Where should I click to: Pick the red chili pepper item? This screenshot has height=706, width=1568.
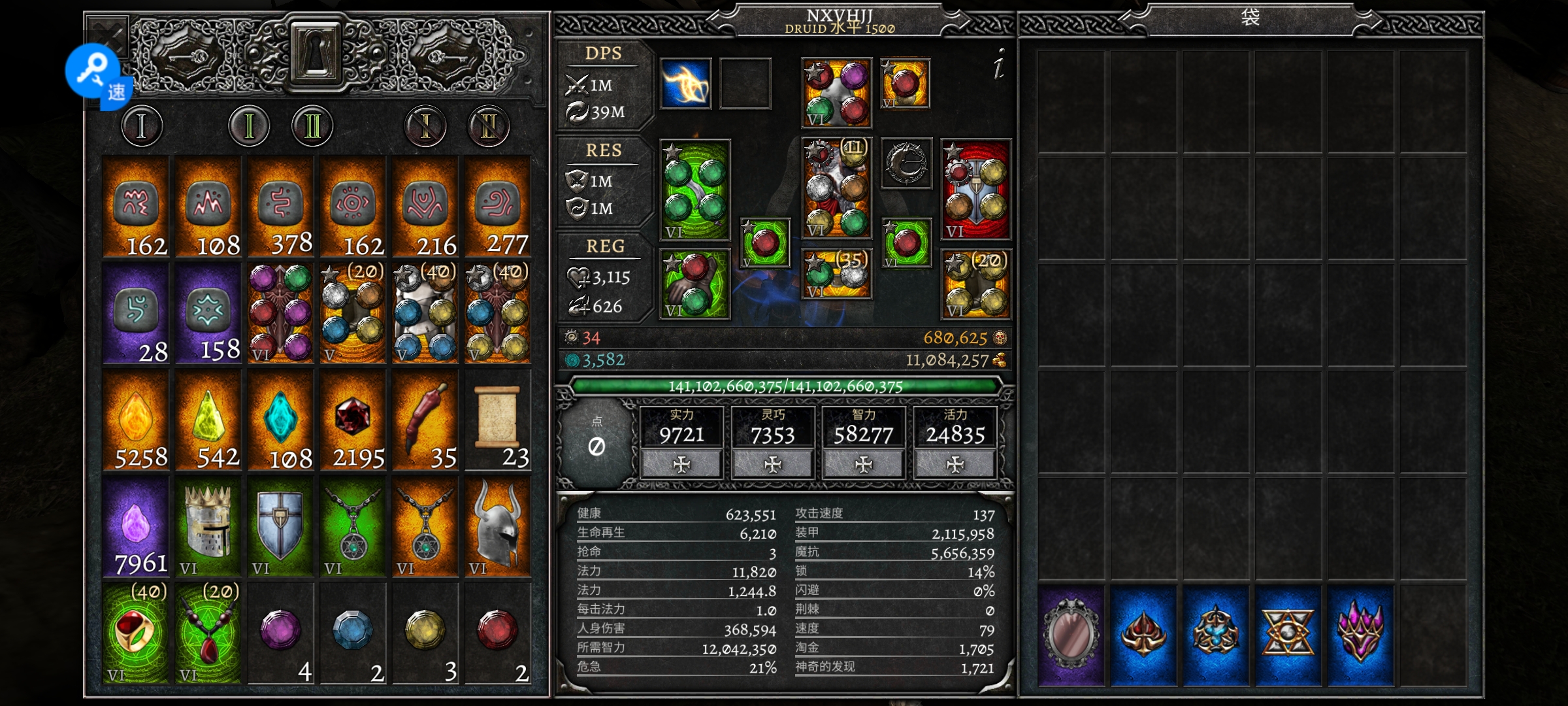(x=425, y=422)
